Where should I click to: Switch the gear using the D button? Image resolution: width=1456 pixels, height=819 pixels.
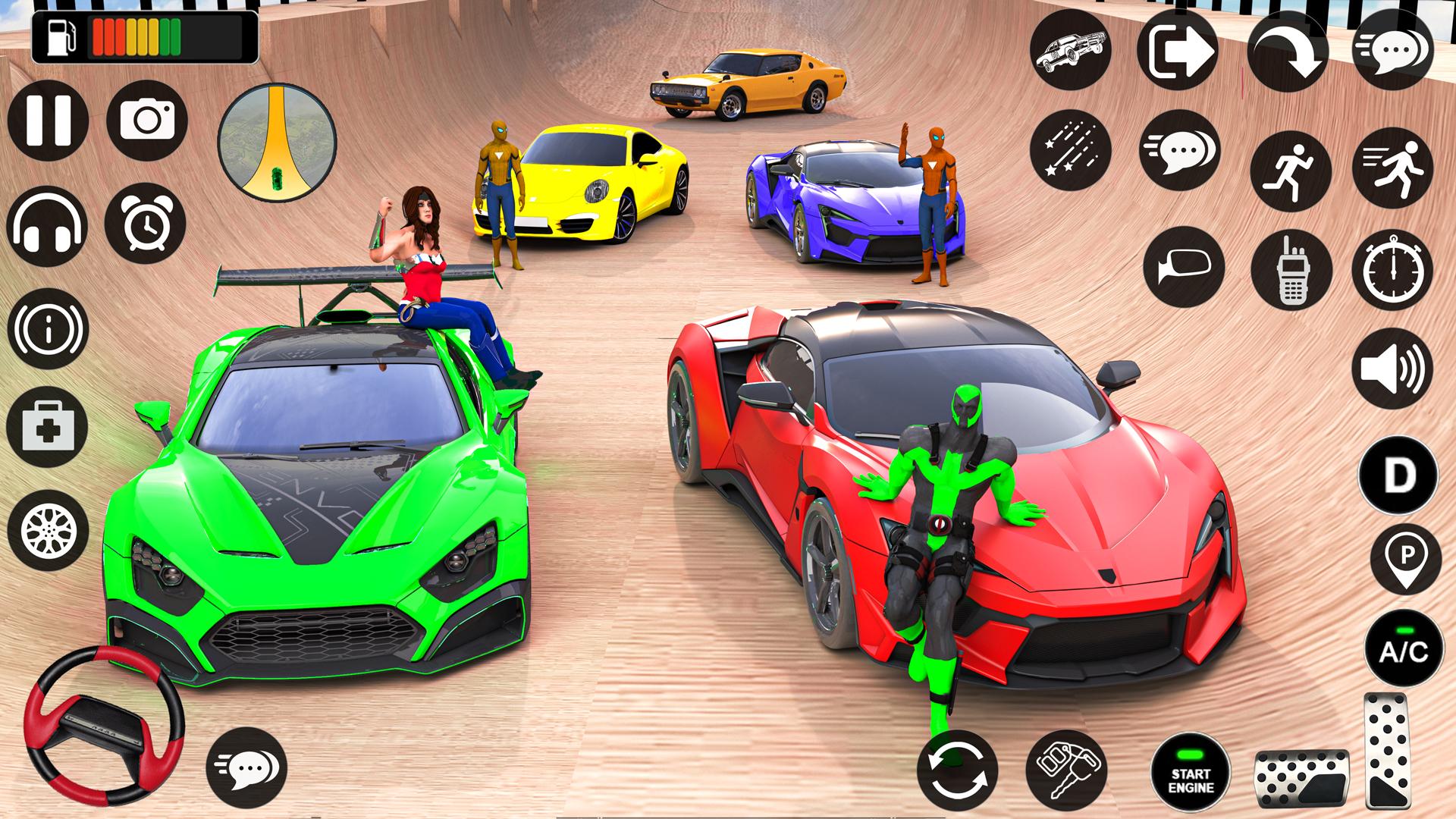[x=1398, y=475]
